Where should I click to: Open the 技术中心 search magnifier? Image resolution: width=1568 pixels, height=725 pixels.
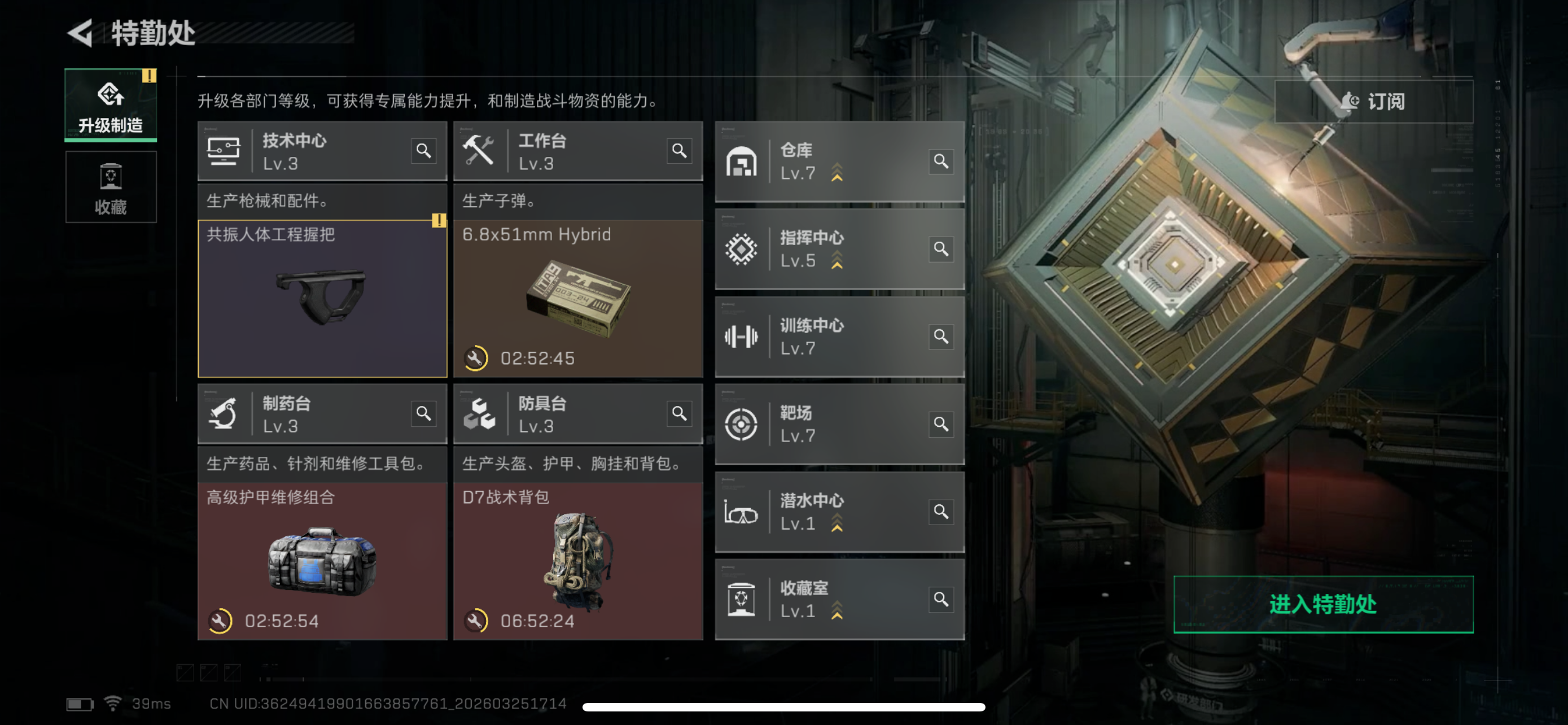(x=425, y=150)
